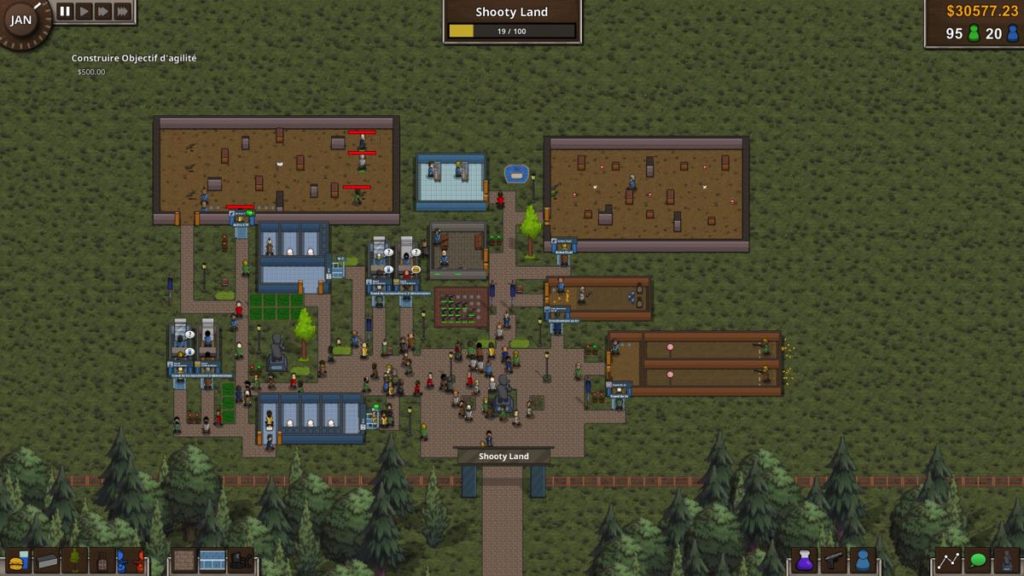Pause the game
The image size is (1024, 576).
tap(65, 11)
